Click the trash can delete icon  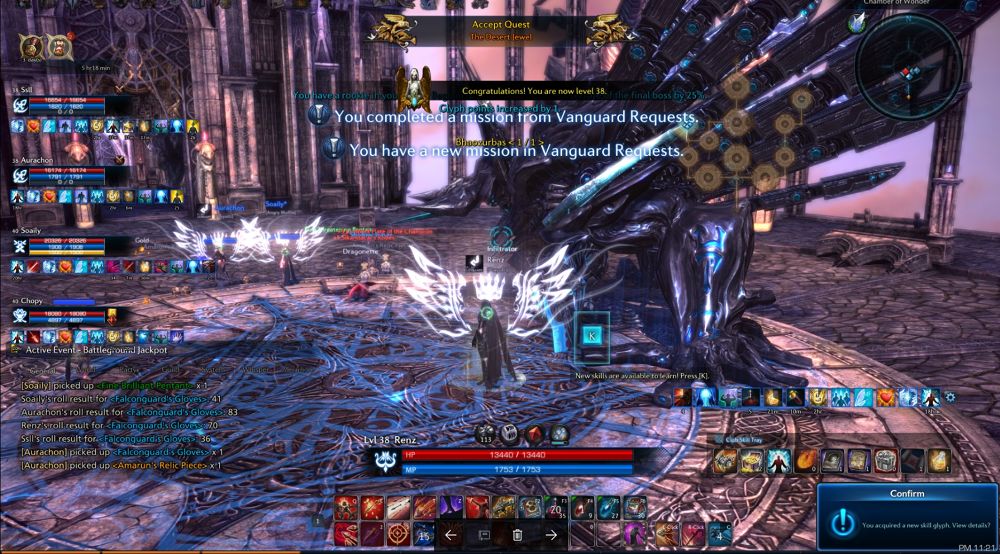517,535
